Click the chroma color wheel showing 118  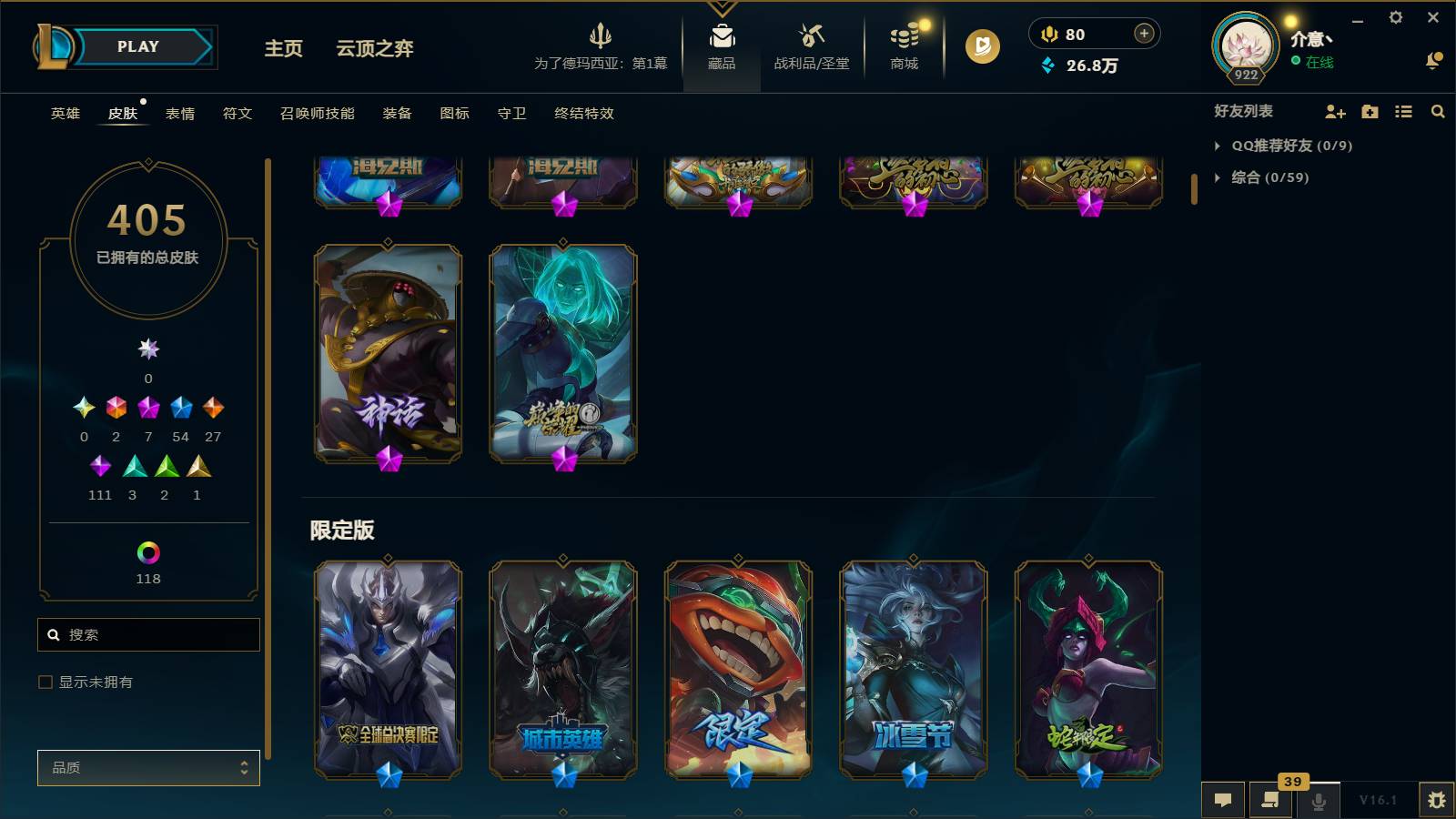[148, 552]
